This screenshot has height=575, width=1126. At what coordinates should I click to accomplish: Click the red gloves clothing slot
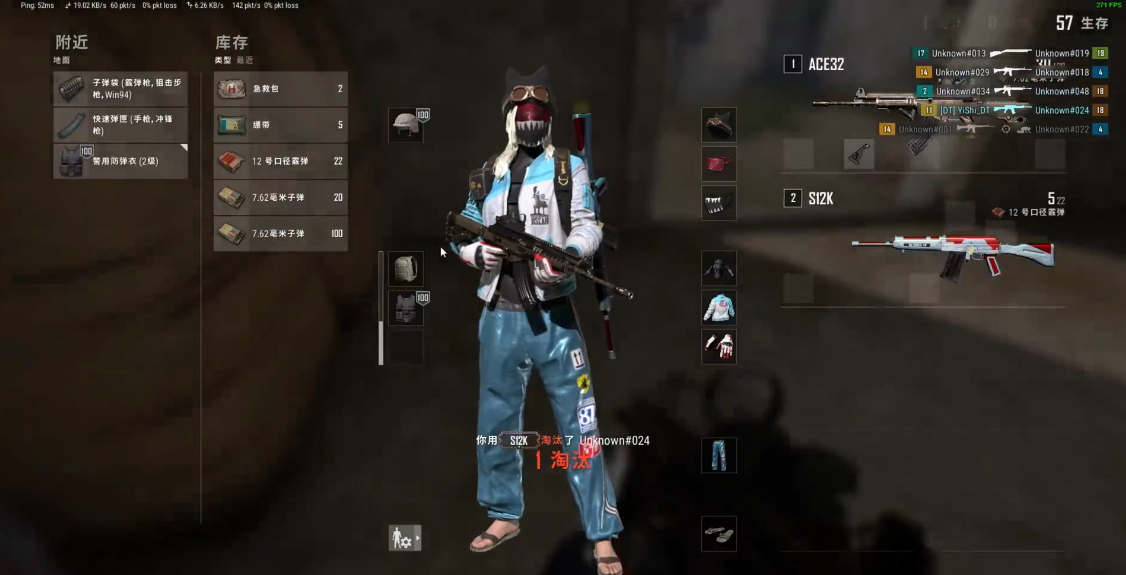click(x=719, y=346)
